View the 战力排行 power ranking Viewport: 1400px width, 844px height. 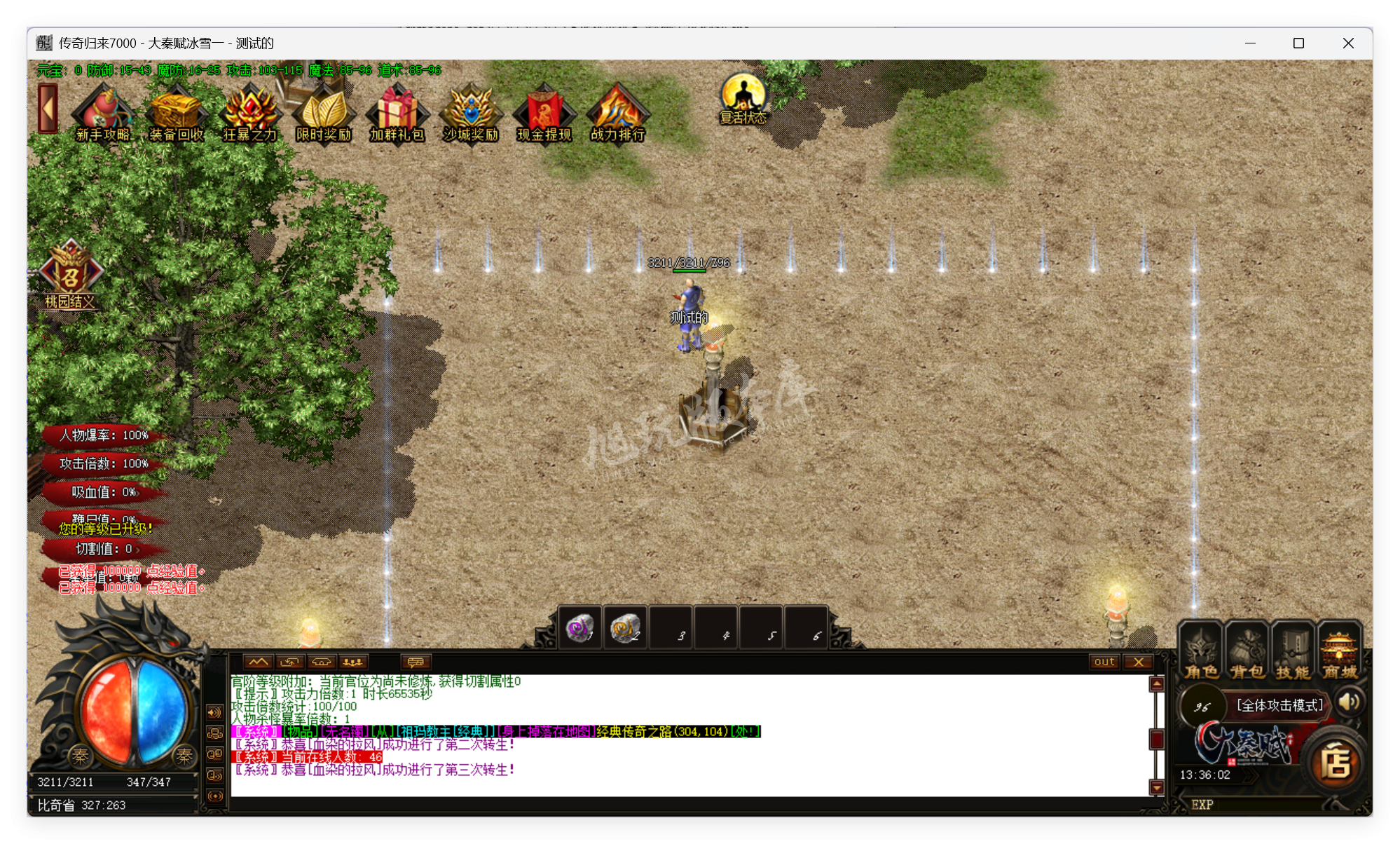tap(617, 112)
